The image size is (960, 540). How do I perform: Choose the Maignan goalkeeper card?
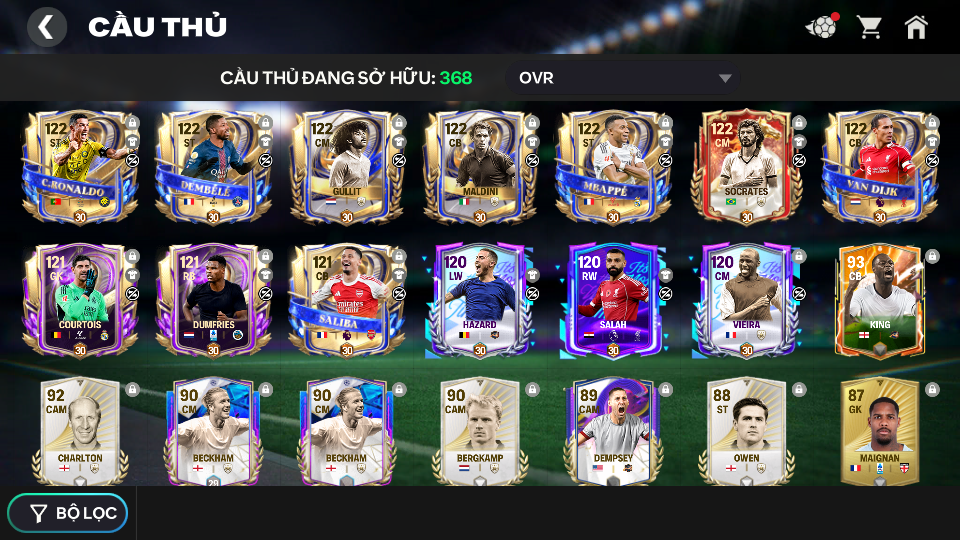click(880, 432)
